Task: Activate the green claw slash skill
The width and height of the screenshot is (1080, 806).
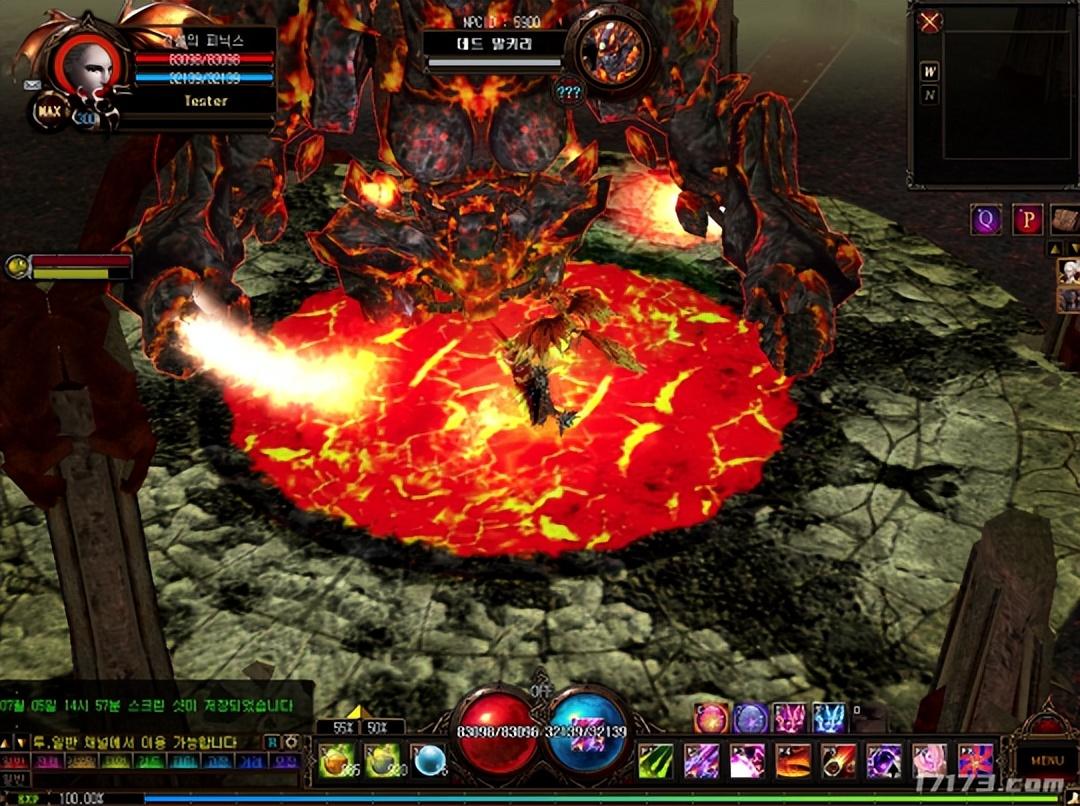Action: pos(656,761)
